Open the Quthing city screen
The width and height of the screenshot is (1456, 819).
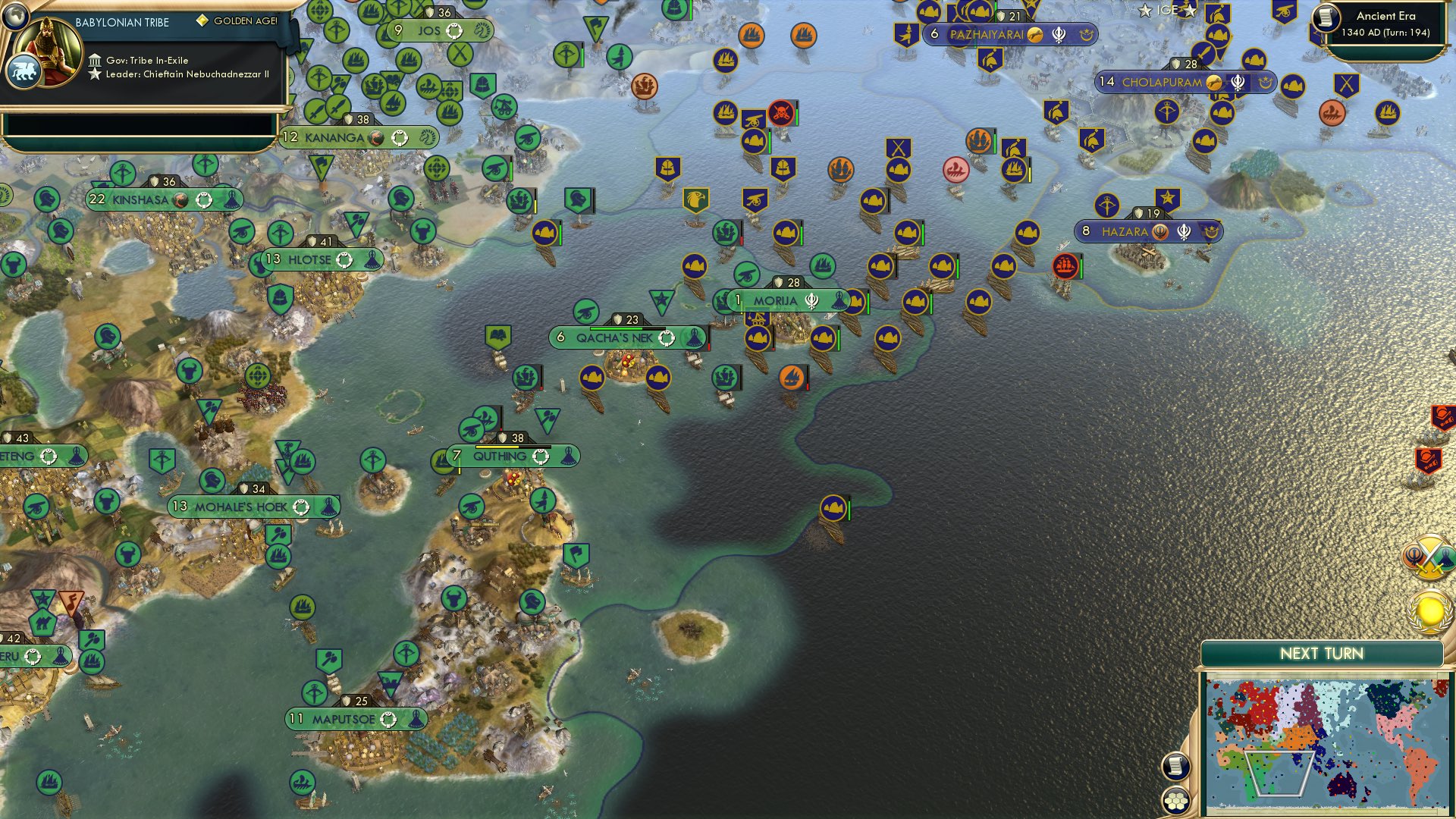click(502, 456)
